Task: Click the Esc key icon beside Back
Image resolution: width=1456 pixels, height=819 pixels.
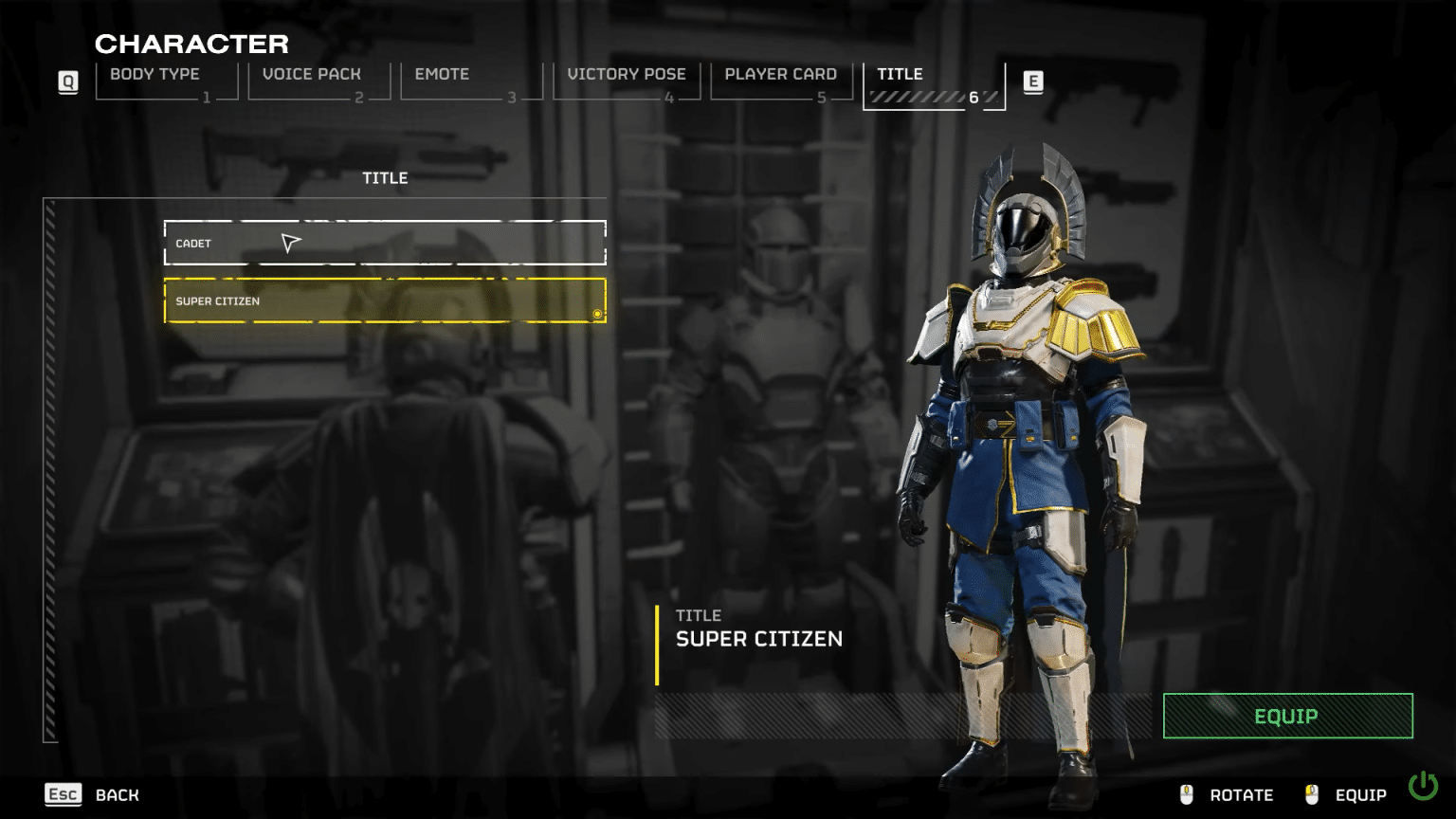Action: (x=64, y=793)
